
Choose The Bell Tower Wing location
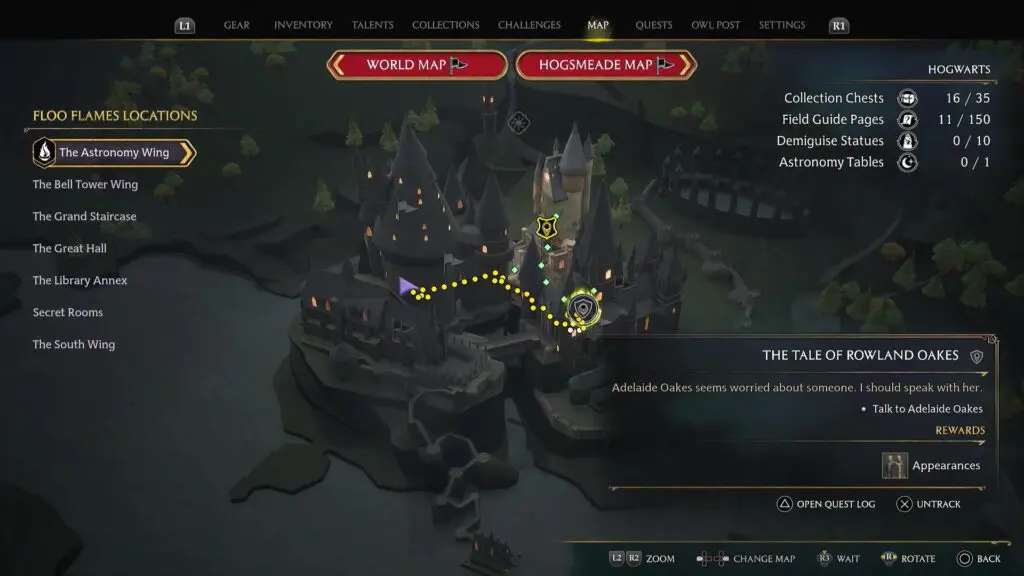coord(85,185)
